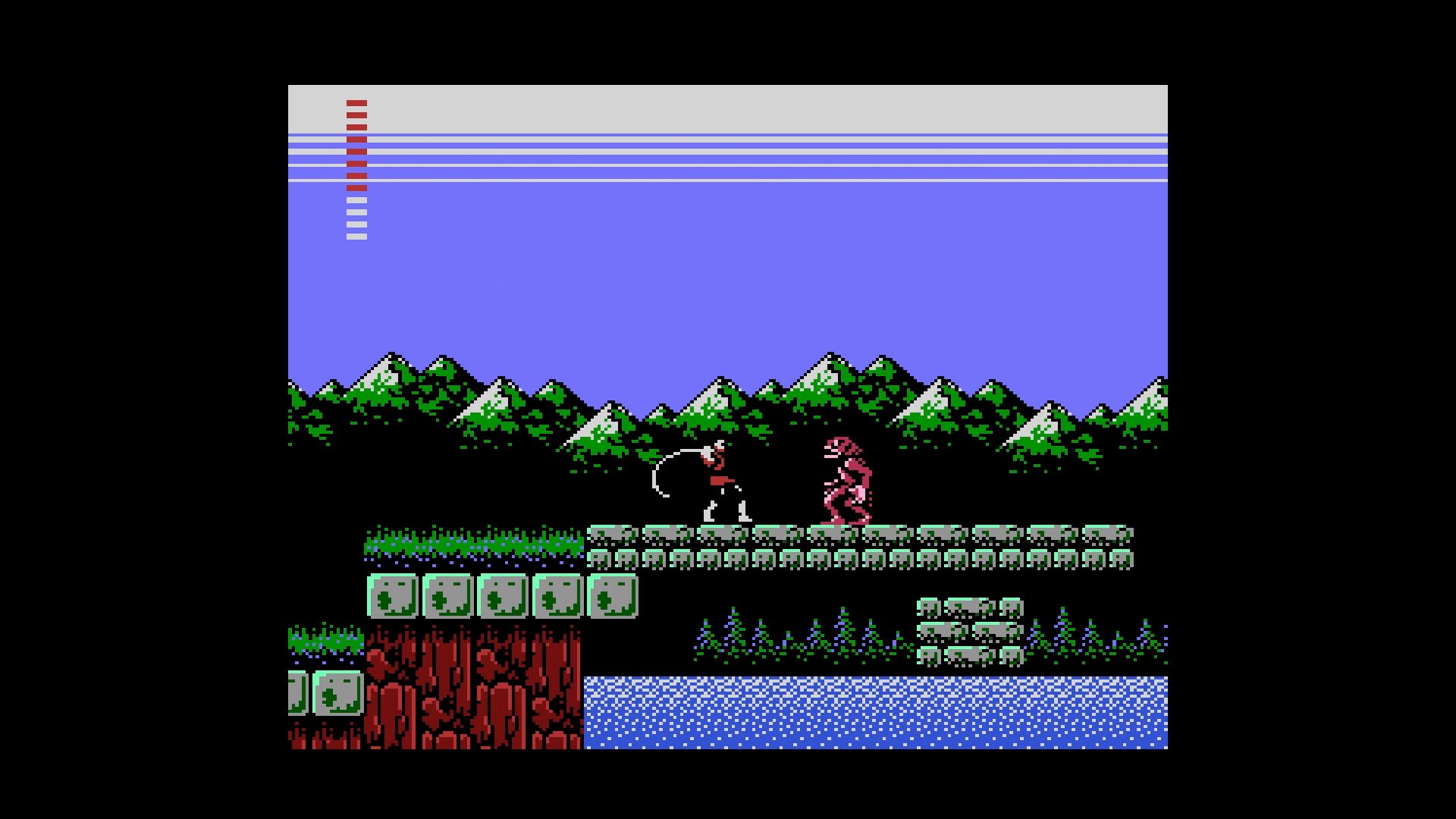Select the blue sky region above the mountains
1456x819 pixels.
tap(758, 288)
